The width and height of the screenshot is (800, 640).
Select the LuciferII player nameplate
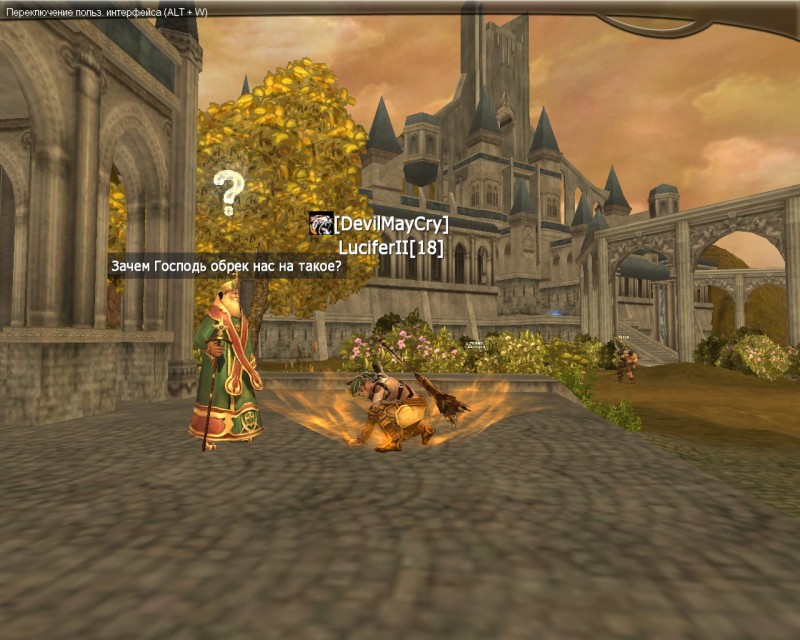tap(391, 246)
